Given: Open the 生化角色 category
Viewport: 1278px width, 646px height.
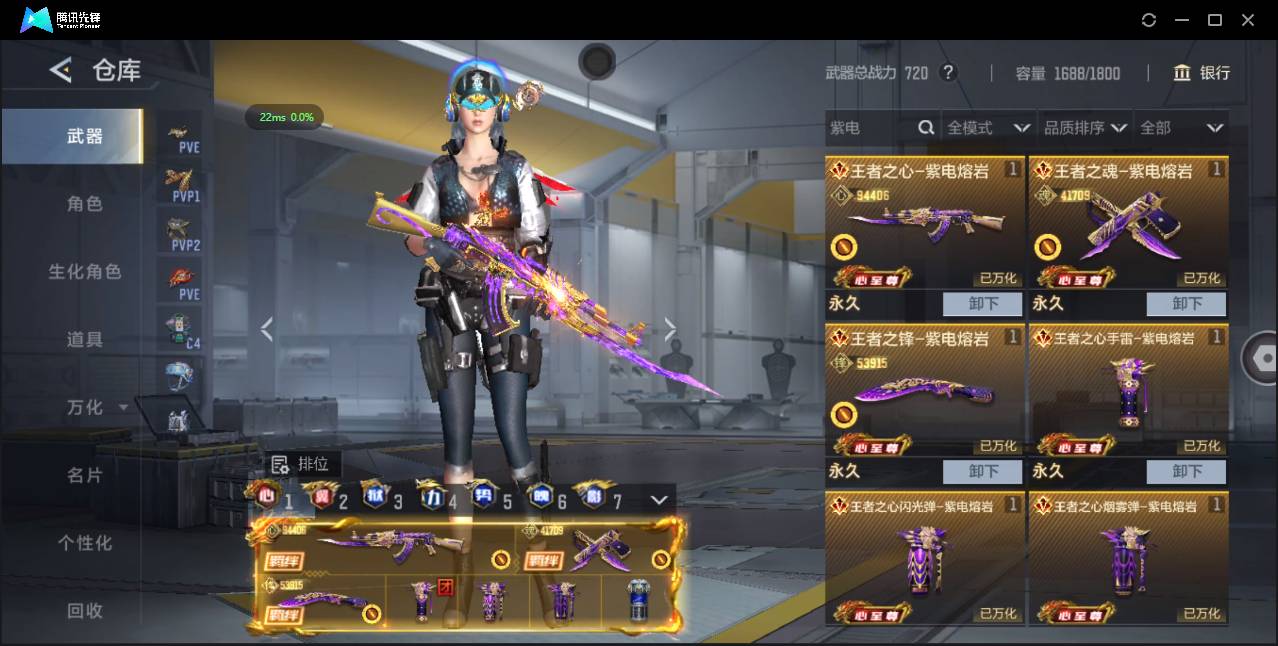Looking at the screenshot, I should coord(85,272).
